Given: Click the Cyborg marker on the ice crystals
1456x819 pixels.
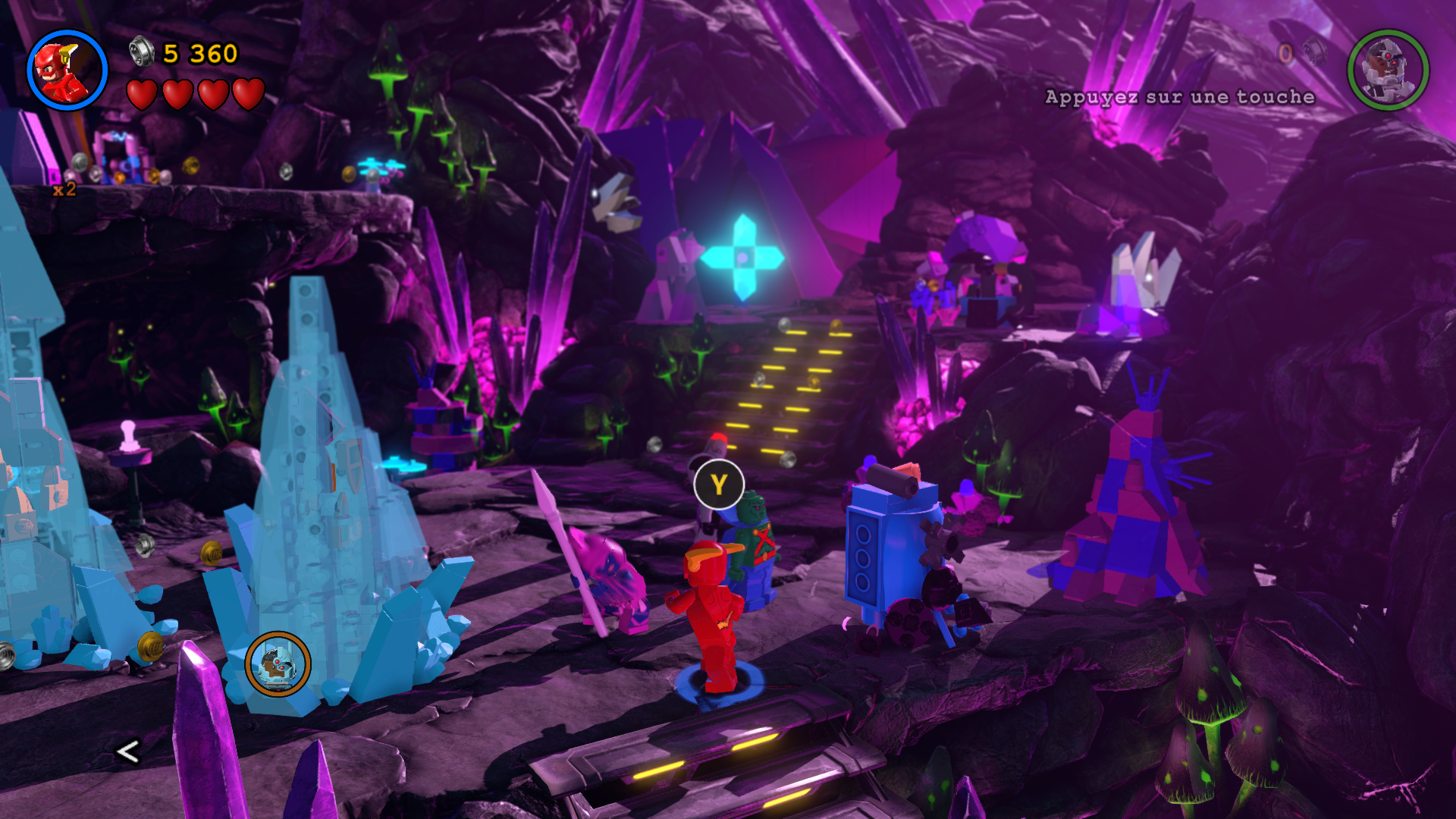Looking at the screenshot, I should (x=278, y=664).
